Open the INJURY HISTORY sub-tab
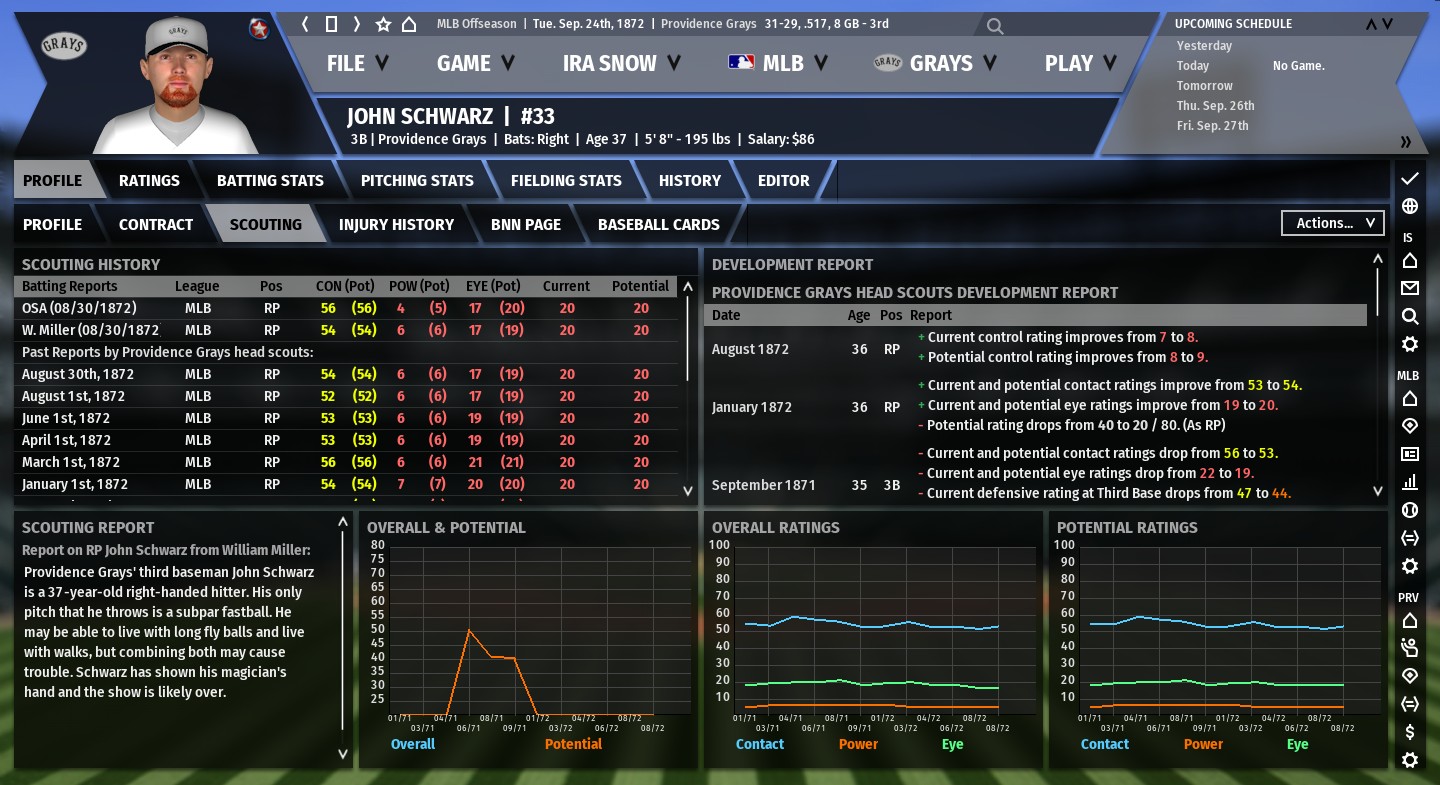 tap(396, 224)
